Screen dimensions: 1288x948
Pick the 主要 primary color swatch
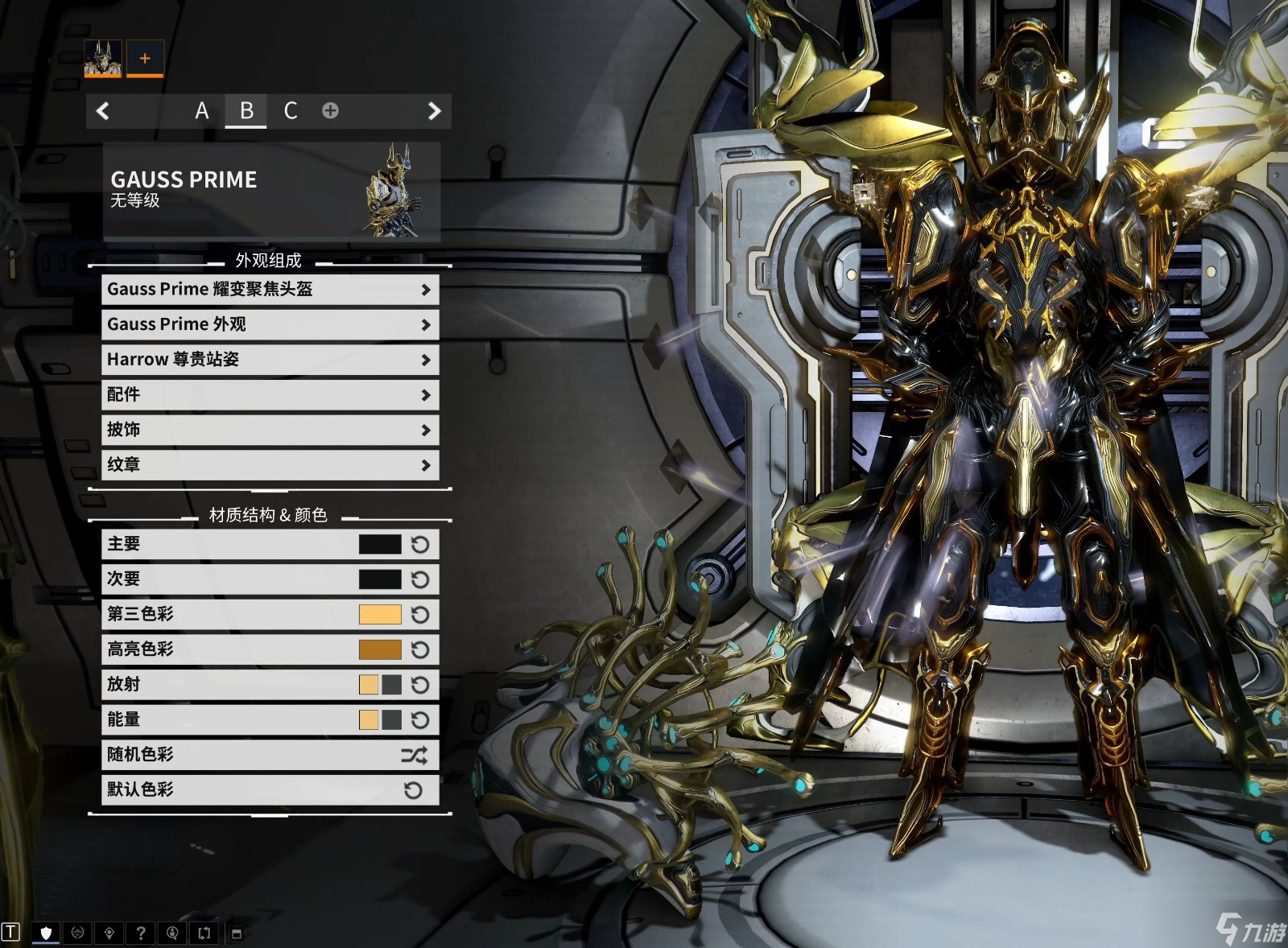tap(380, 545)
